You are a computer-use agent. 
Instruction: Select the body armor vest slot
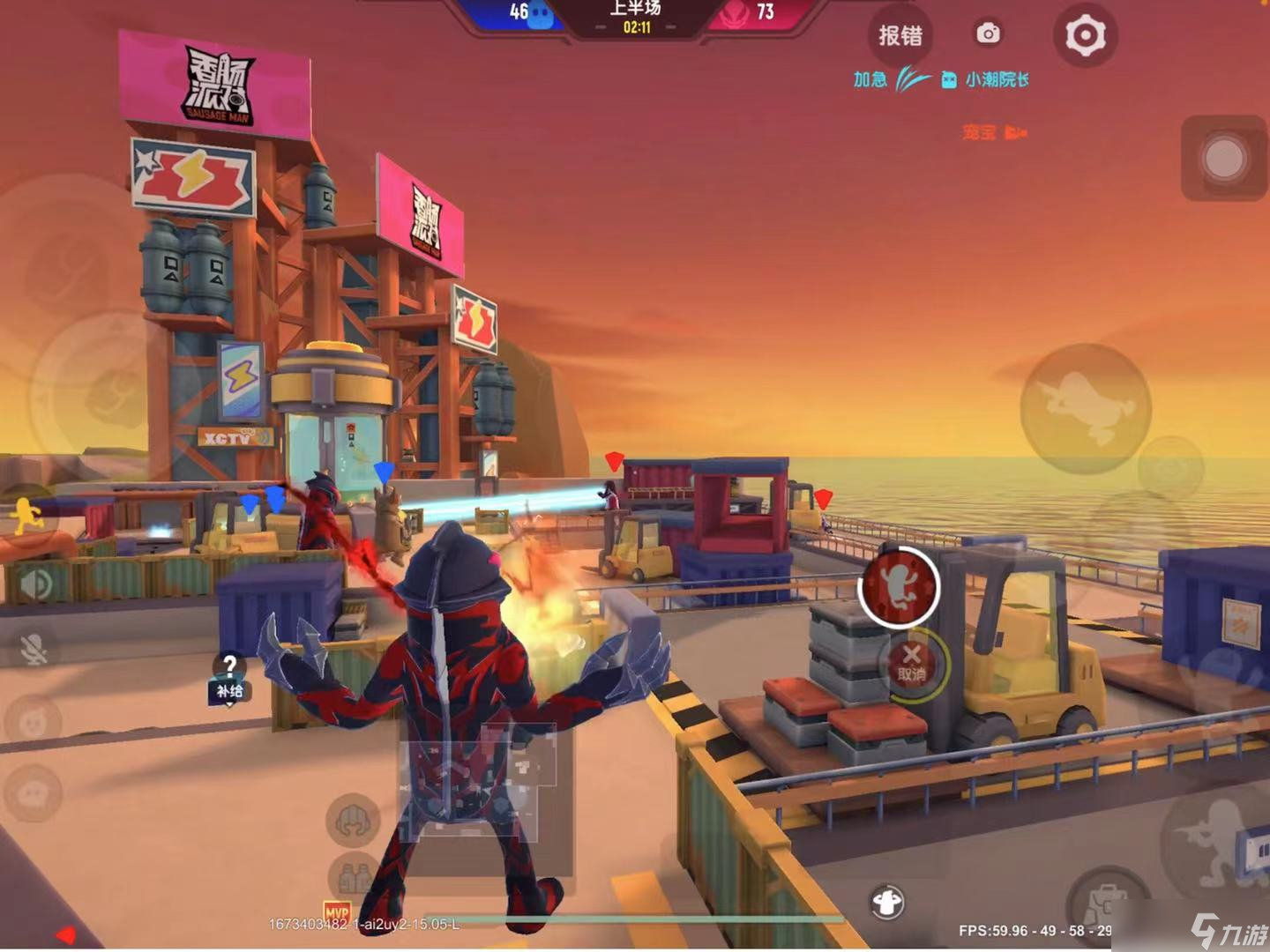tap(355, 878)
